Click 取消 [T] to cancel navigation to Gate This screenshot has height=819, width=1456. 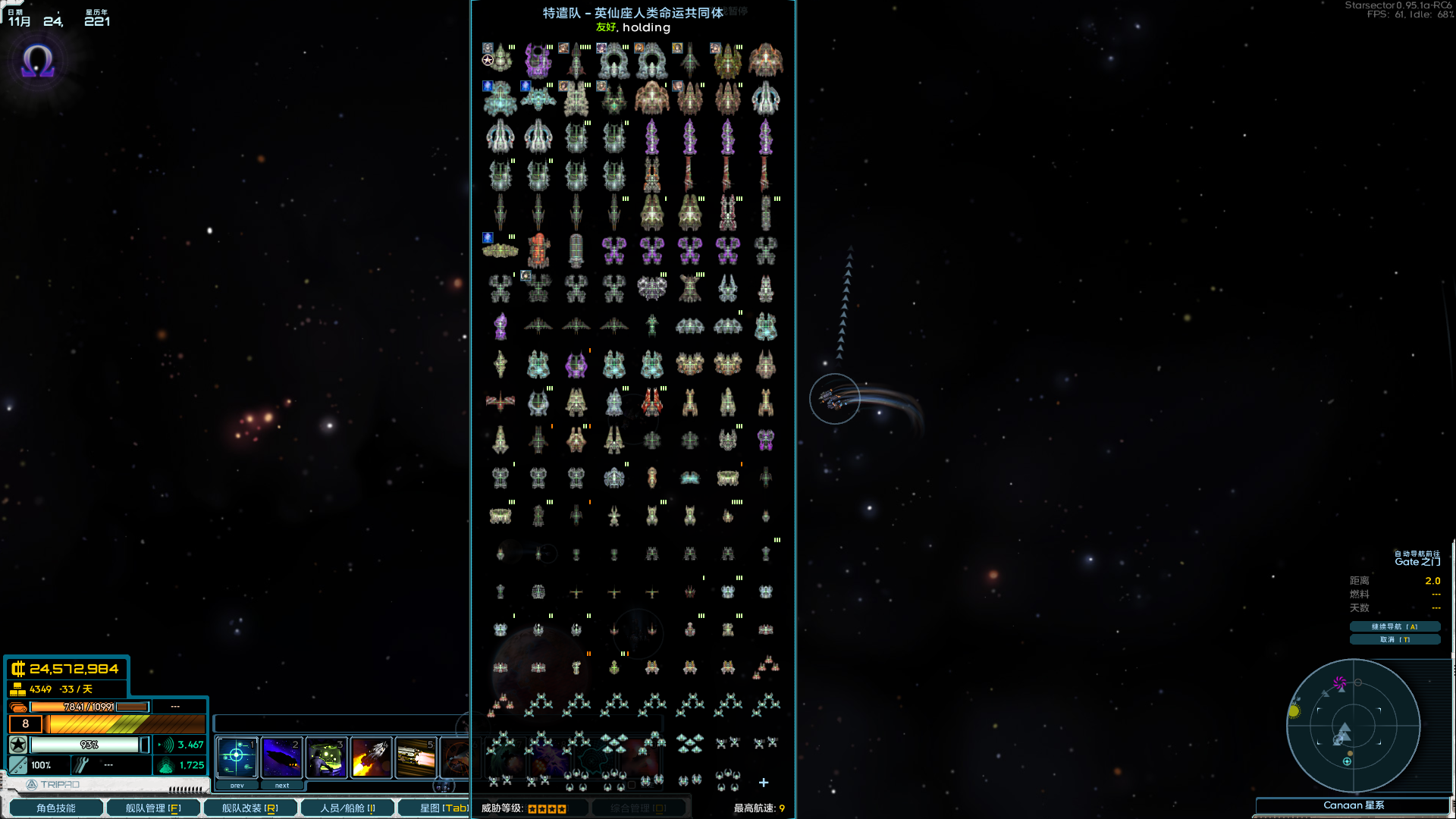click(x=1394, y=639)
